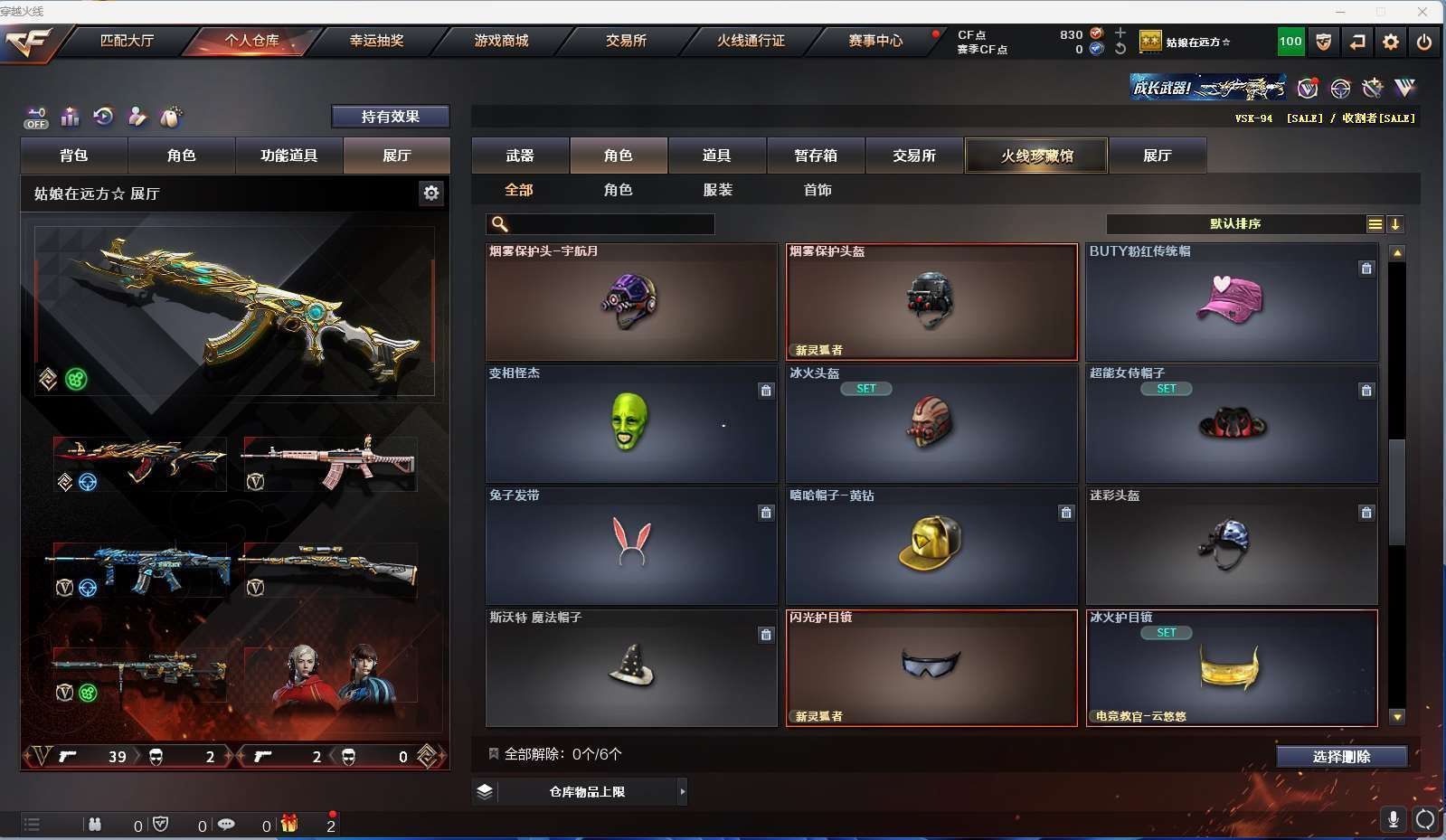Go to 幸运抽奖 lucky draw
The image size is (1446, 840).
[376, 41]
